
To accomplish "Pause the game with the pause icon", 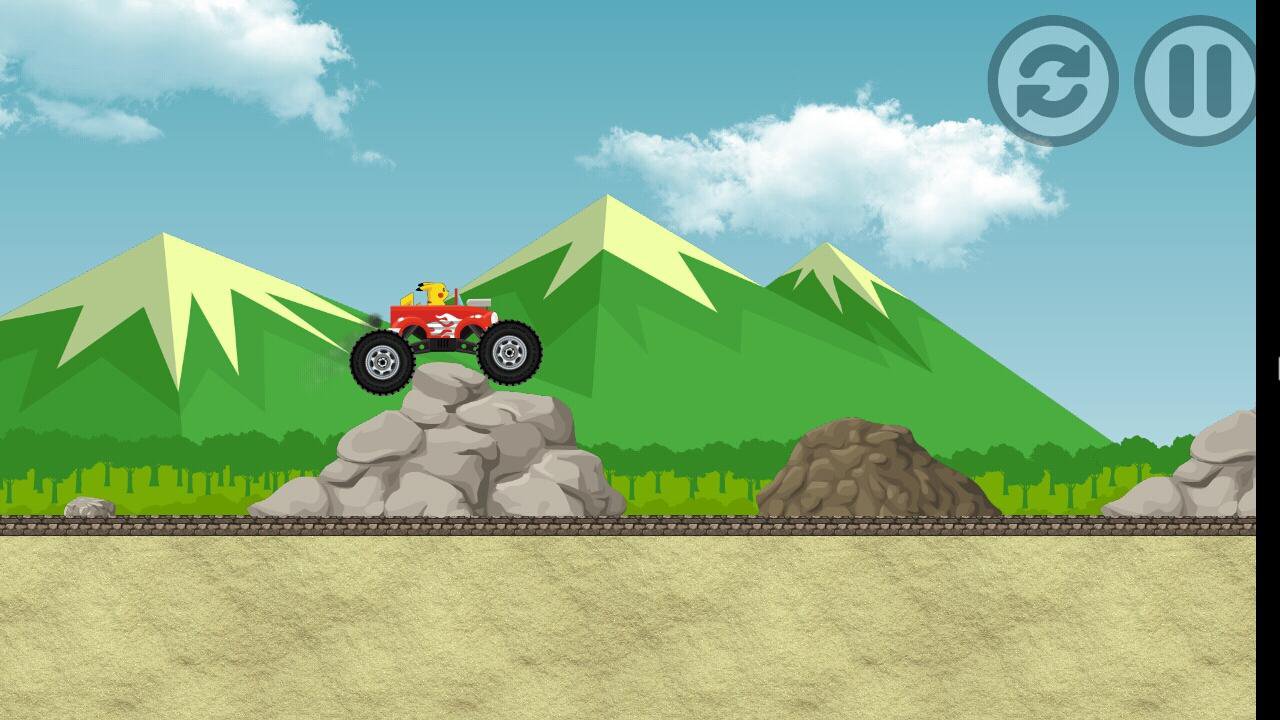I will [1201, 78].
